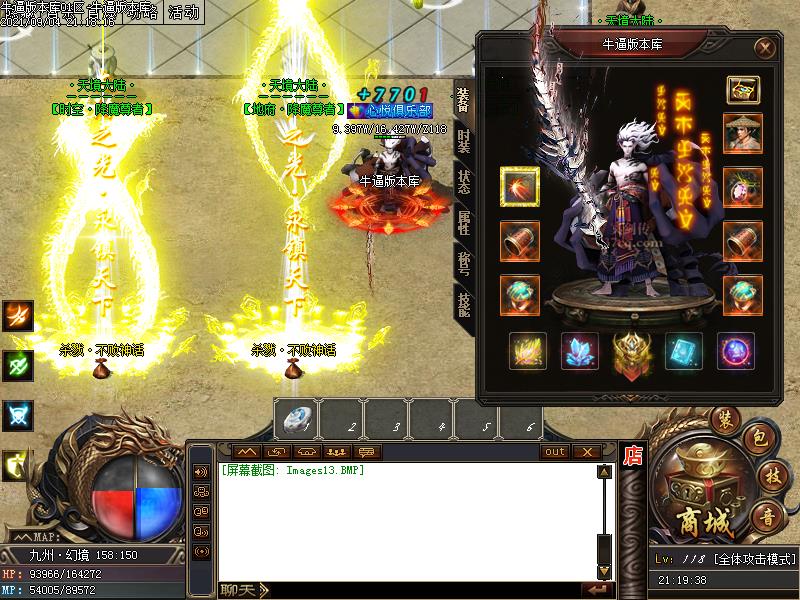Click the red 店 store button

click(632, 456)
